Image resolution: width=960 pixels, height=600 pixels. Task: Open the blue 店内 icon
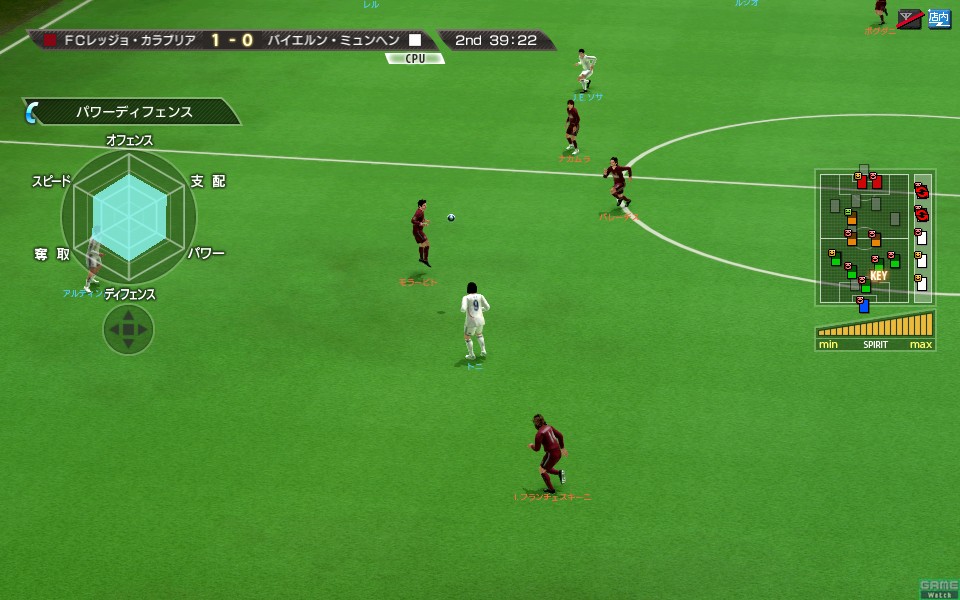[939, 18]
